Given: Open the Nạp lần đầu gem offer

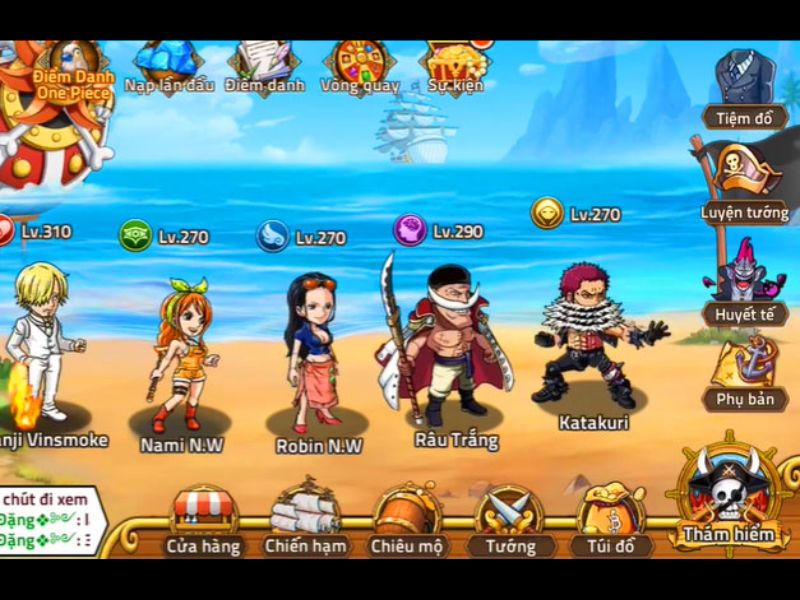Looking at the screenshot, I should point(169,66).
